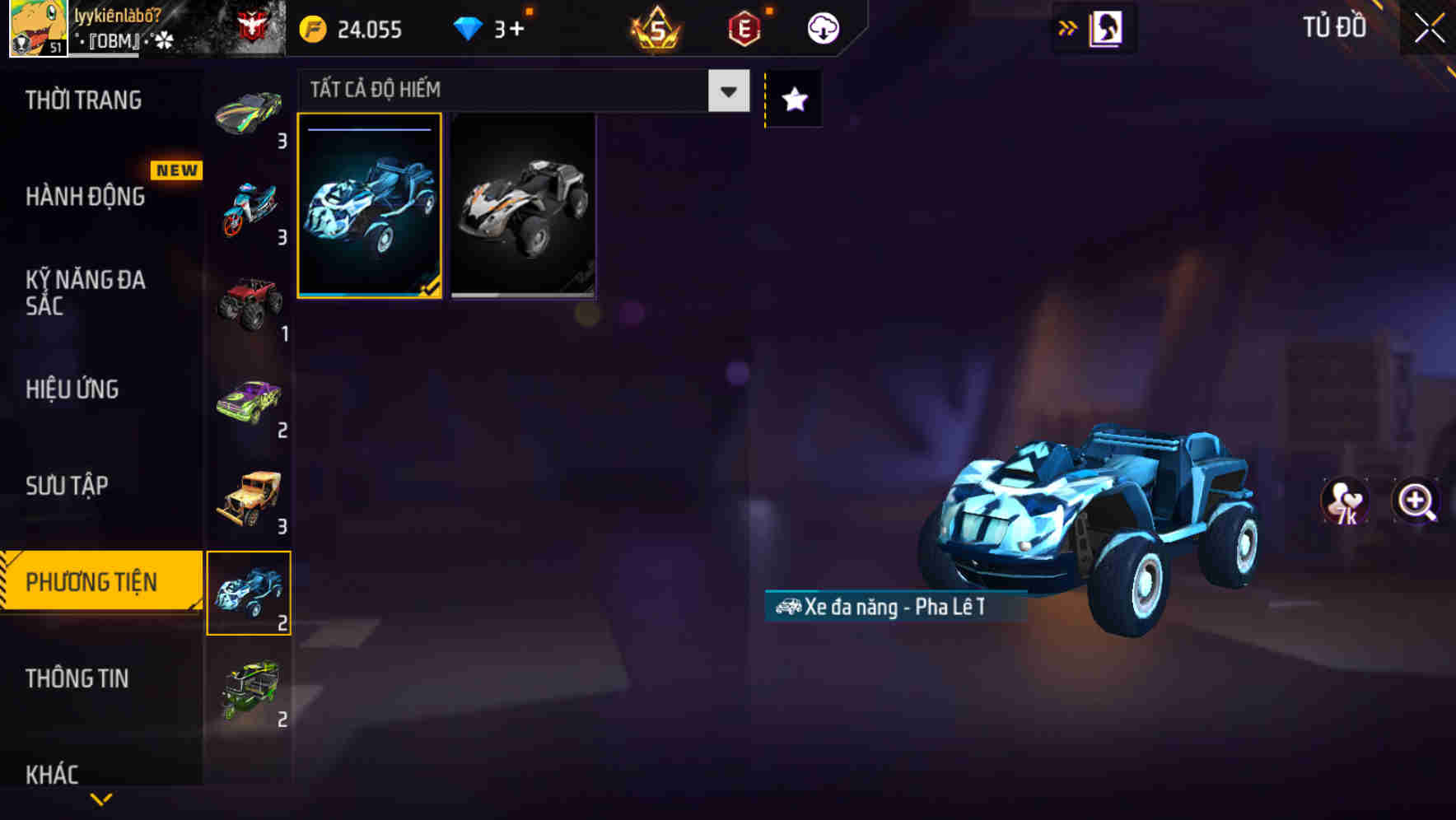The image size is (1456, 820).
Task: Expand the sidebar with the bottom chevron
Action: [101, 799]
